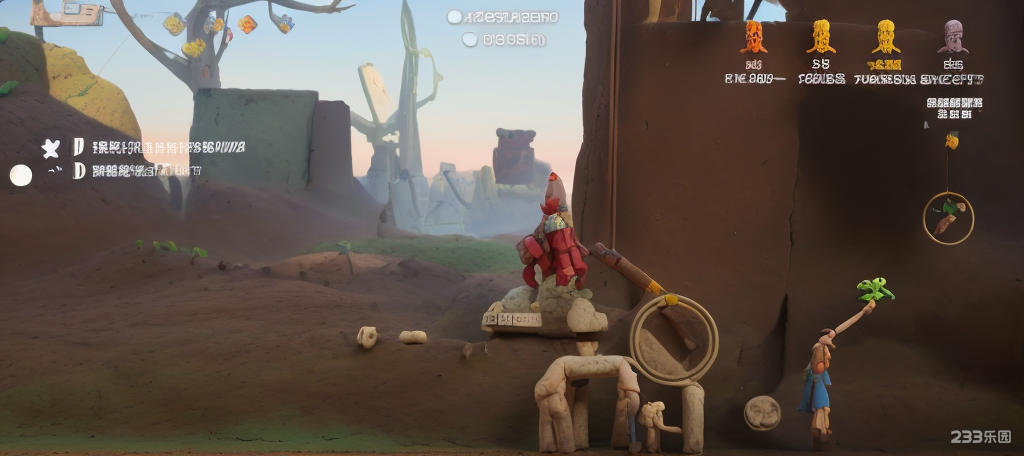
Task: Open the objective text beside the star
Action: (168, 148)
